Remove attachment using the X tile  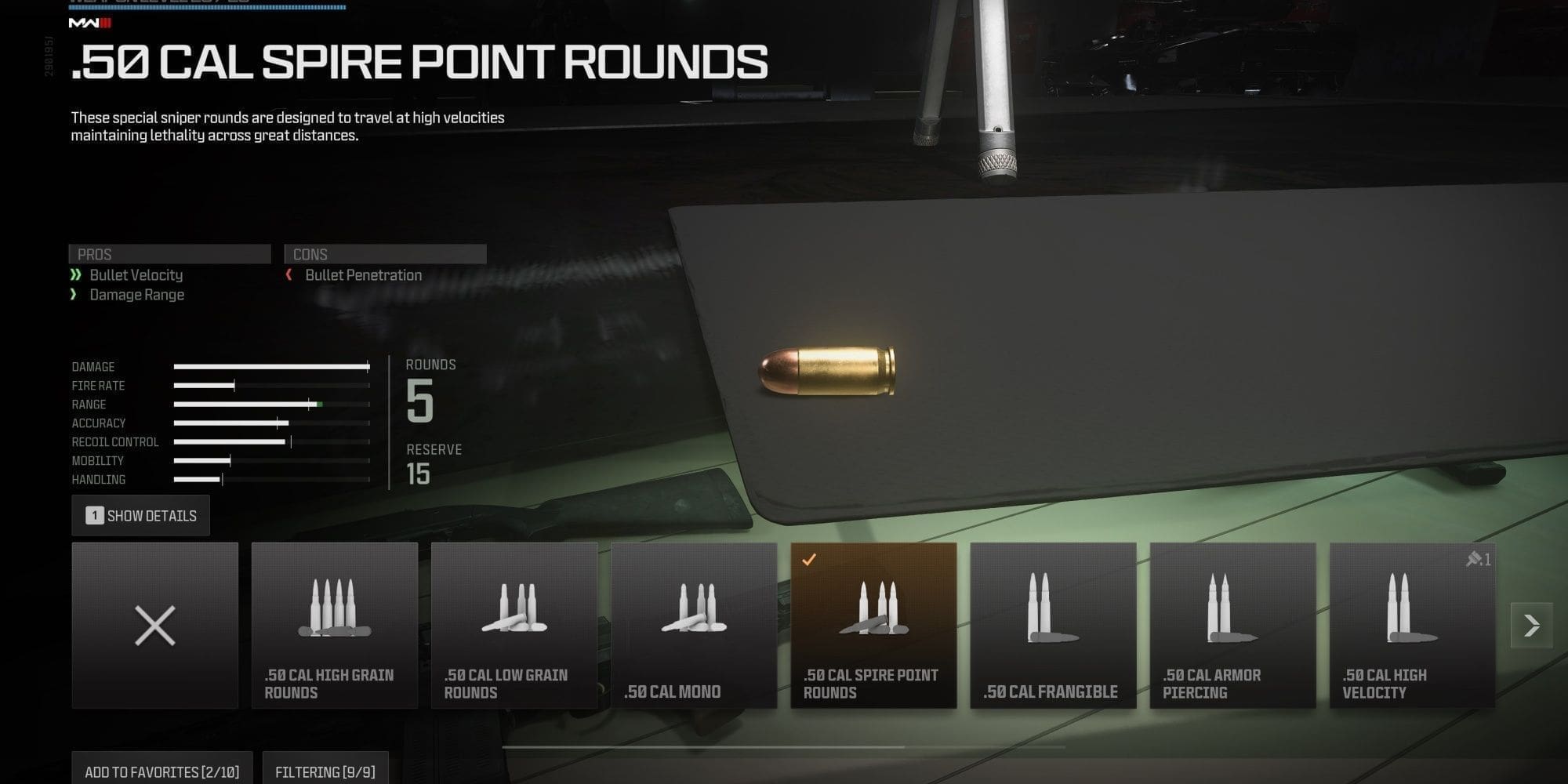click(155, 625)
